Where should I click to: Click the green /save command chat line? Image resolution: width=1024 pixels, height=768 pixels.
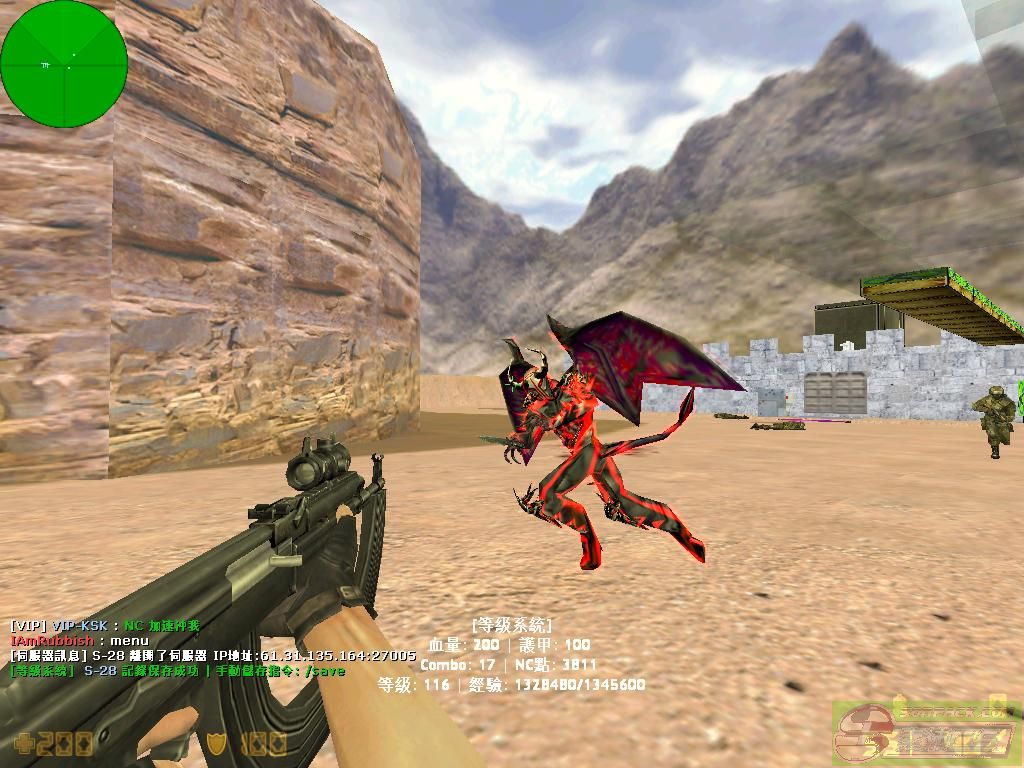click(x=177, y=671)
